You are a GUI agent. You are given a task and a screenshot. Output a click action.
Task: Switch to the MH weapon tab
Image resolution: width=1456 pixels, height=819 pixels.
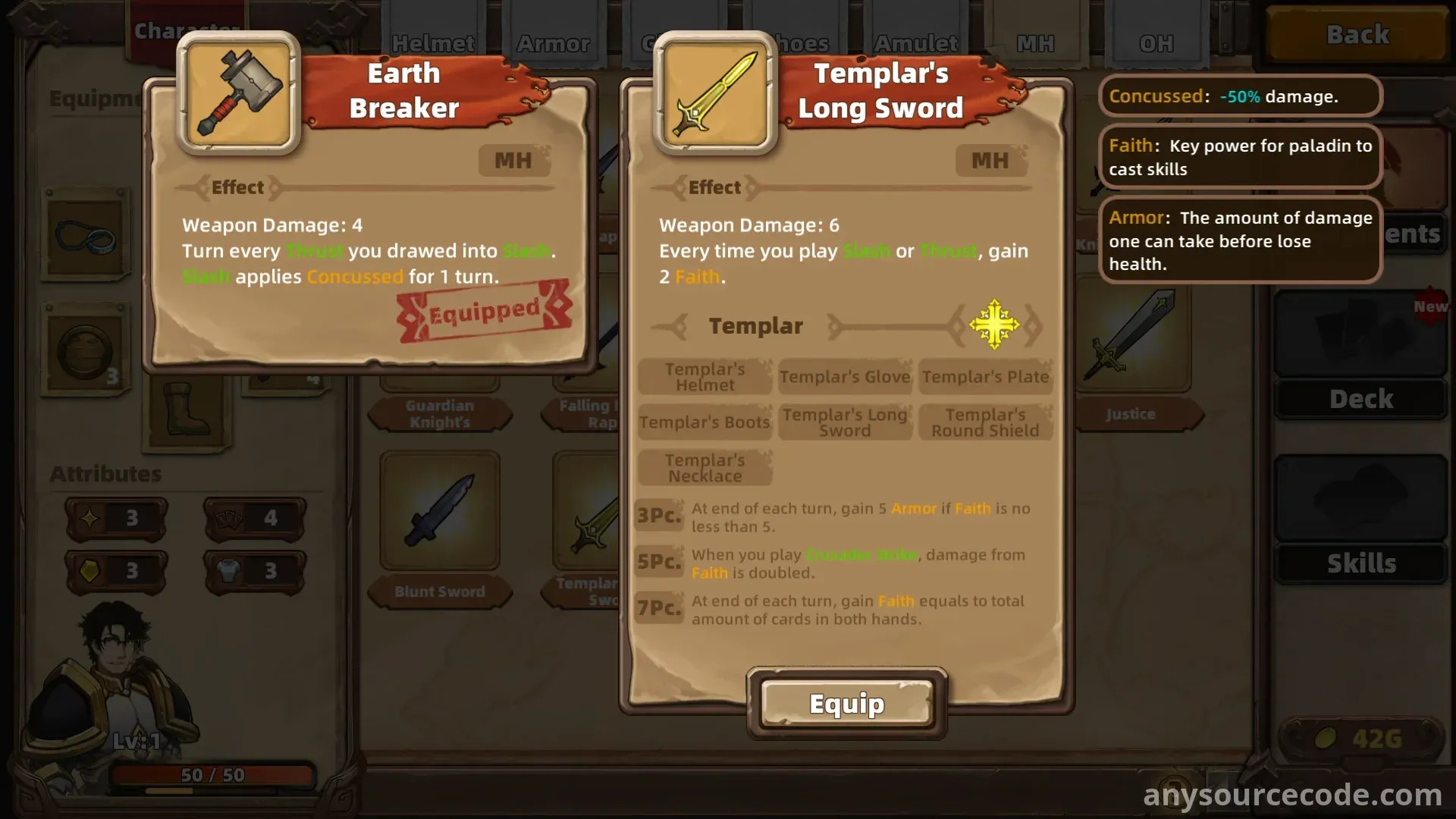pyautogui.click(x=1035, y=43)
